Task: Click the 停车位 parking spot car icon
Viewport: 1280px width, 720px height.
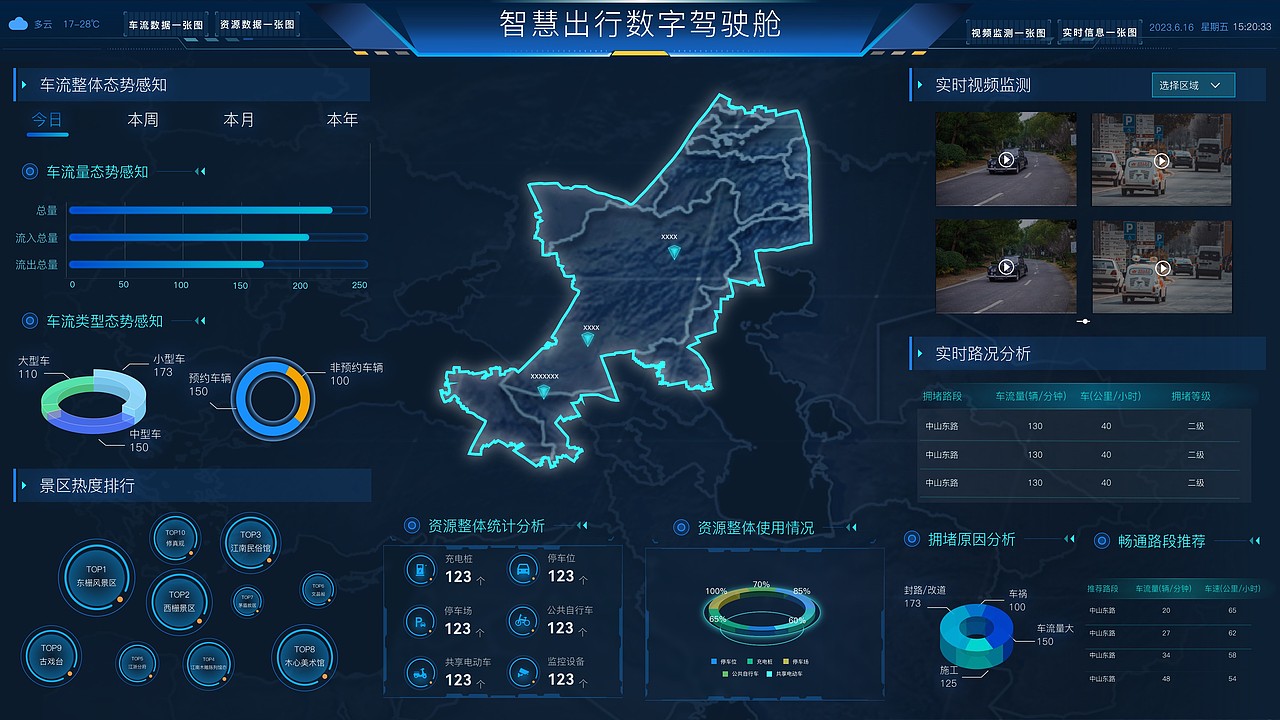Action: 524,568
